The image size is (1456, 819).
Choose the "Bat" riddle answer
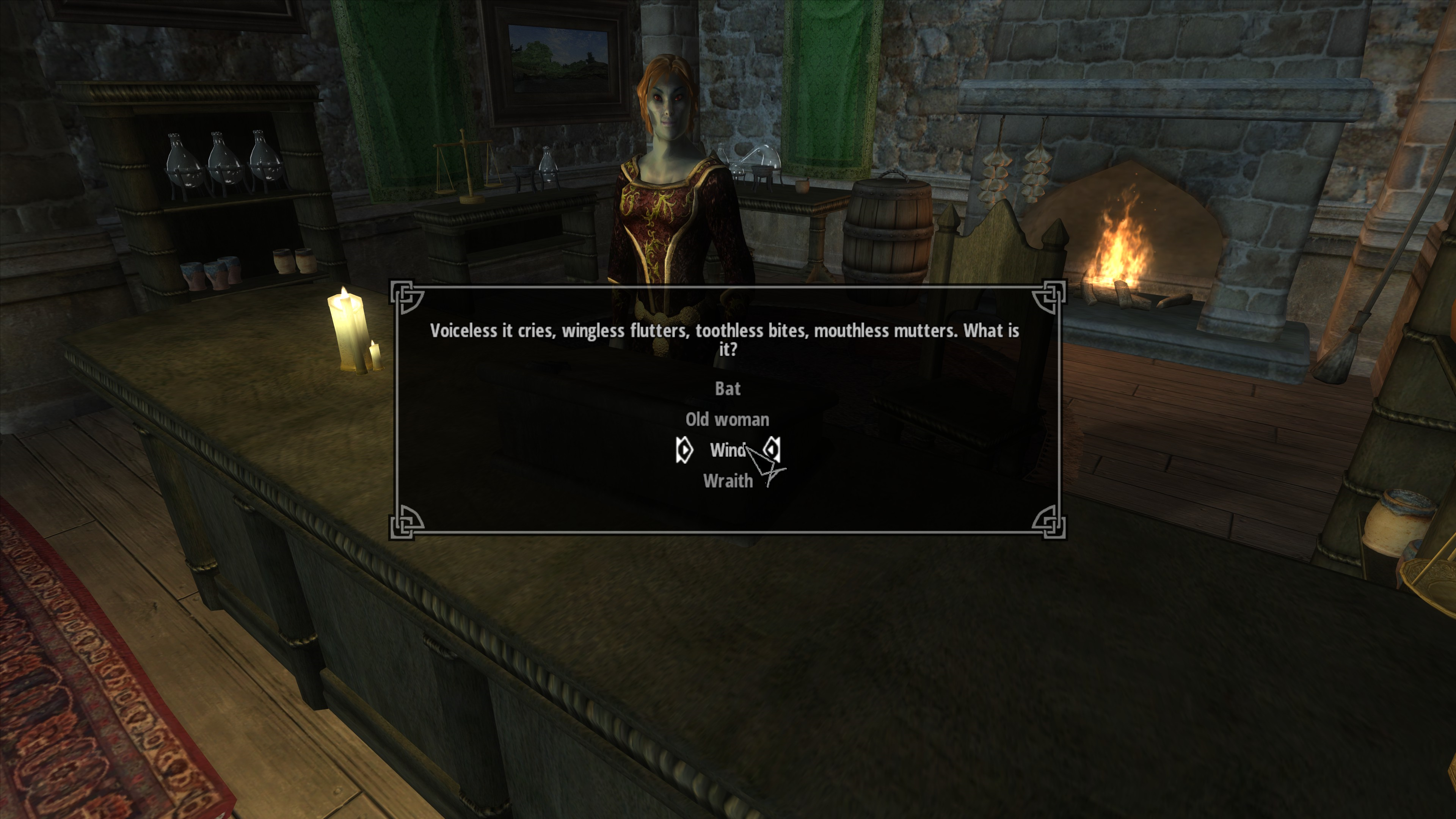[x=728, y=389]
